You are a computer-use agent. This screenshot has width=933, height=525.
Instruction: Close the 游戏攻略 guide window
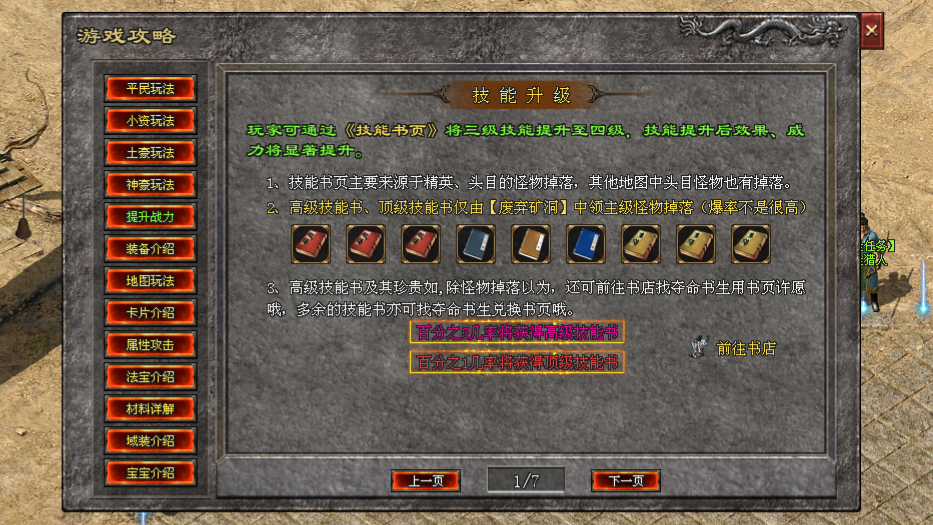point(872,31)
